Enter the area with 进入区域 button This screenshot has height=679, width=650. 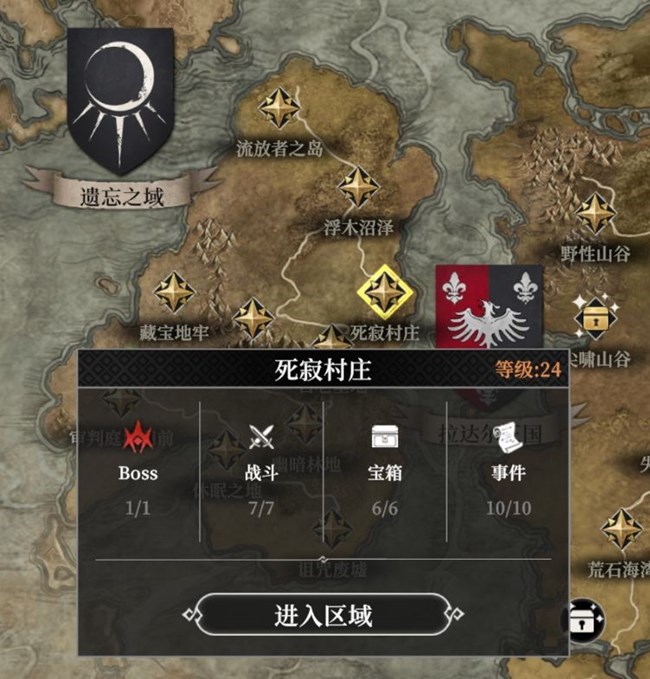[322, 614]
